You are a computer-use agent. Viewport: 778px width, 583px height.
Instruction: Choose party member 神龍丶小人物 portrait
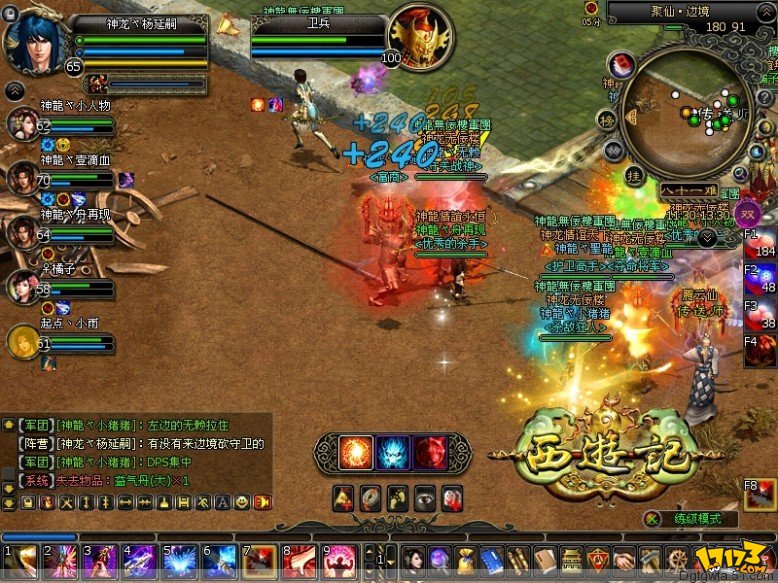pyautogui.click(x=22, y=126)
